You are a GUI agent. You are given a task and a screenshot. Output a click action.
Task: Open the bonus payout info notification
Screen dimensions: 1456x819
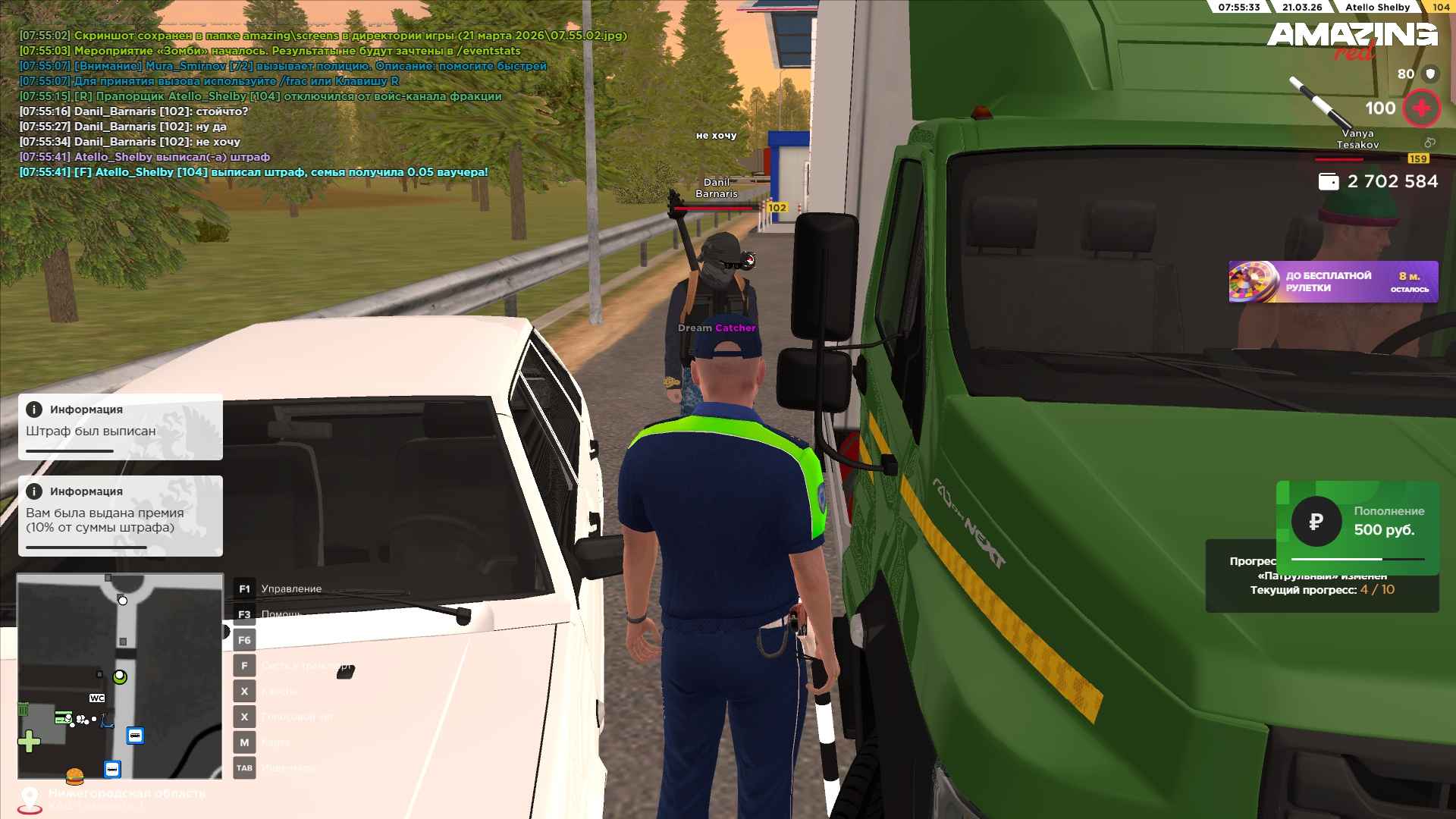coord(121,516)
